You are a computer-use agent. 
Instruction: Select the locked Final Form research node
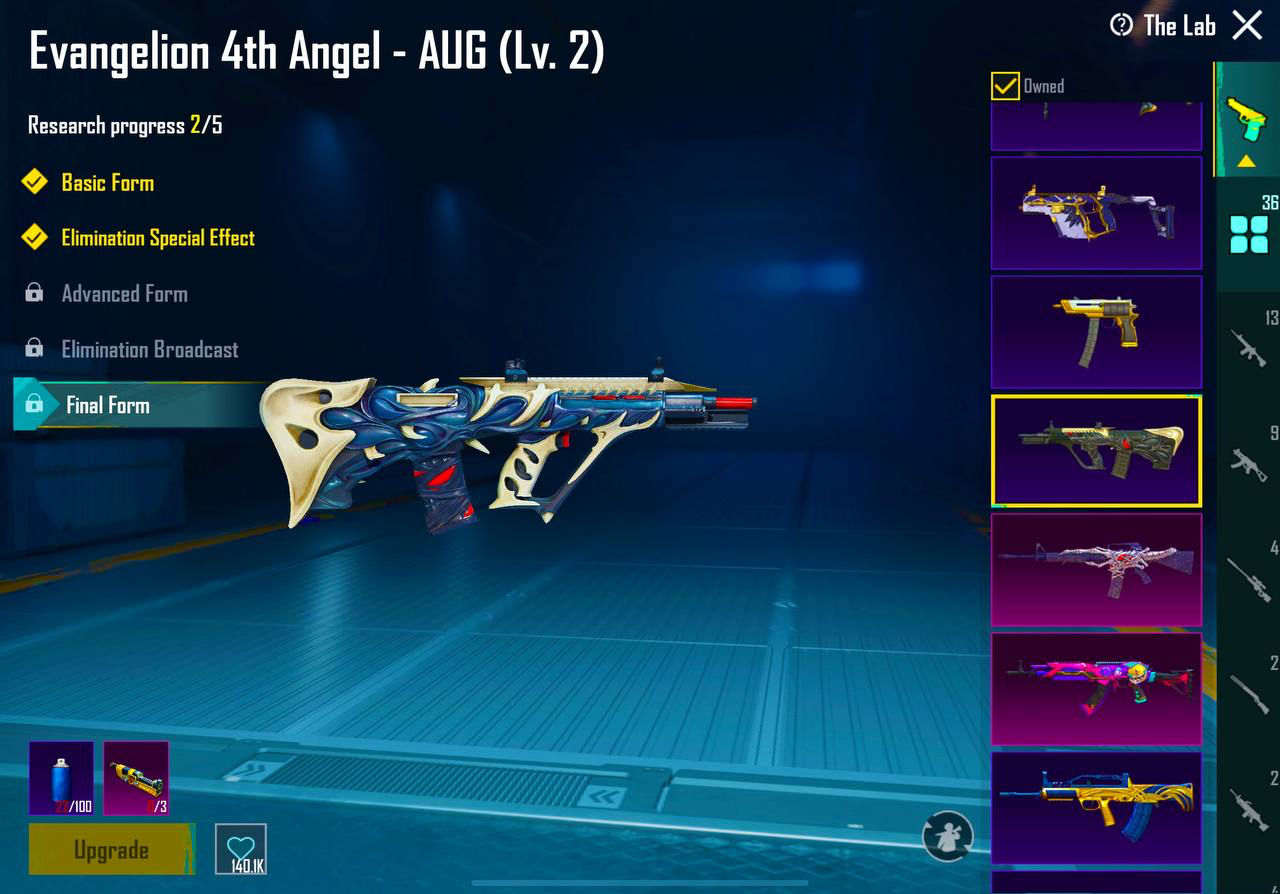click(105, 406)
